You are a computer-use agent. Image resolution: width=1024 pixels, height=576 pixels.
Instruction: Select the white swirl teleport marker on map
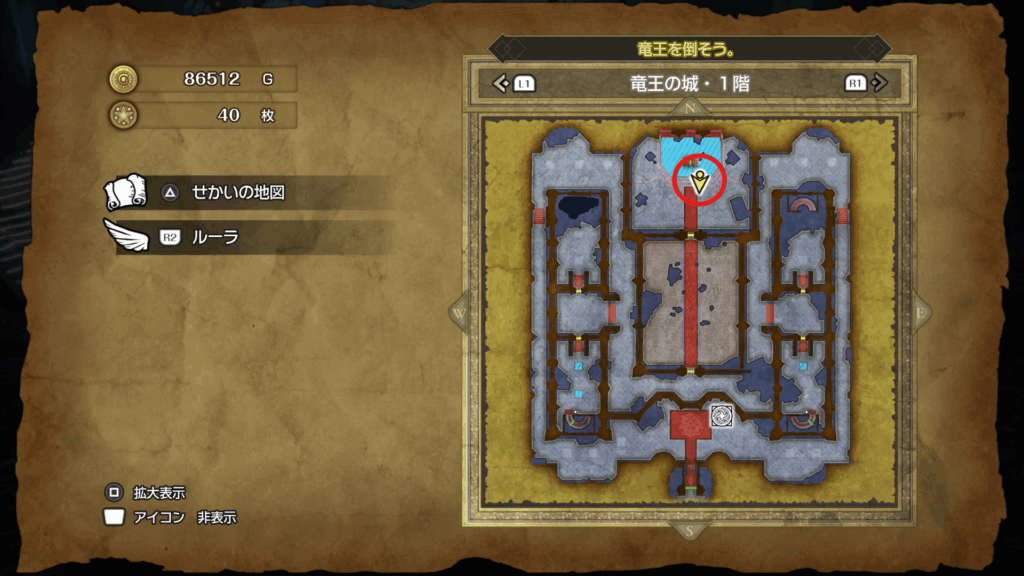(722, 416)
